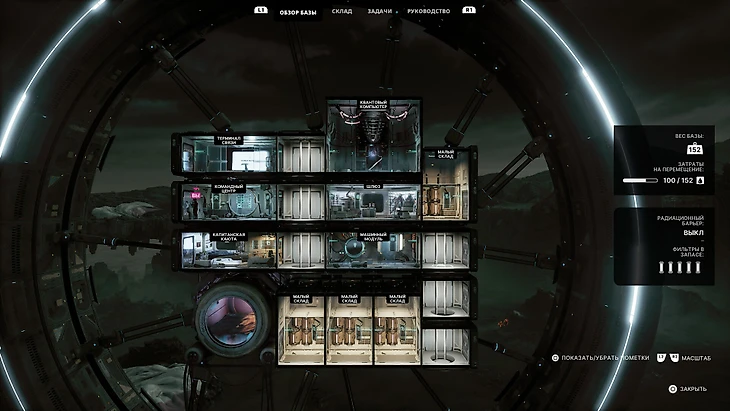Switch to the Склад tab

click(x=342, y=11)
